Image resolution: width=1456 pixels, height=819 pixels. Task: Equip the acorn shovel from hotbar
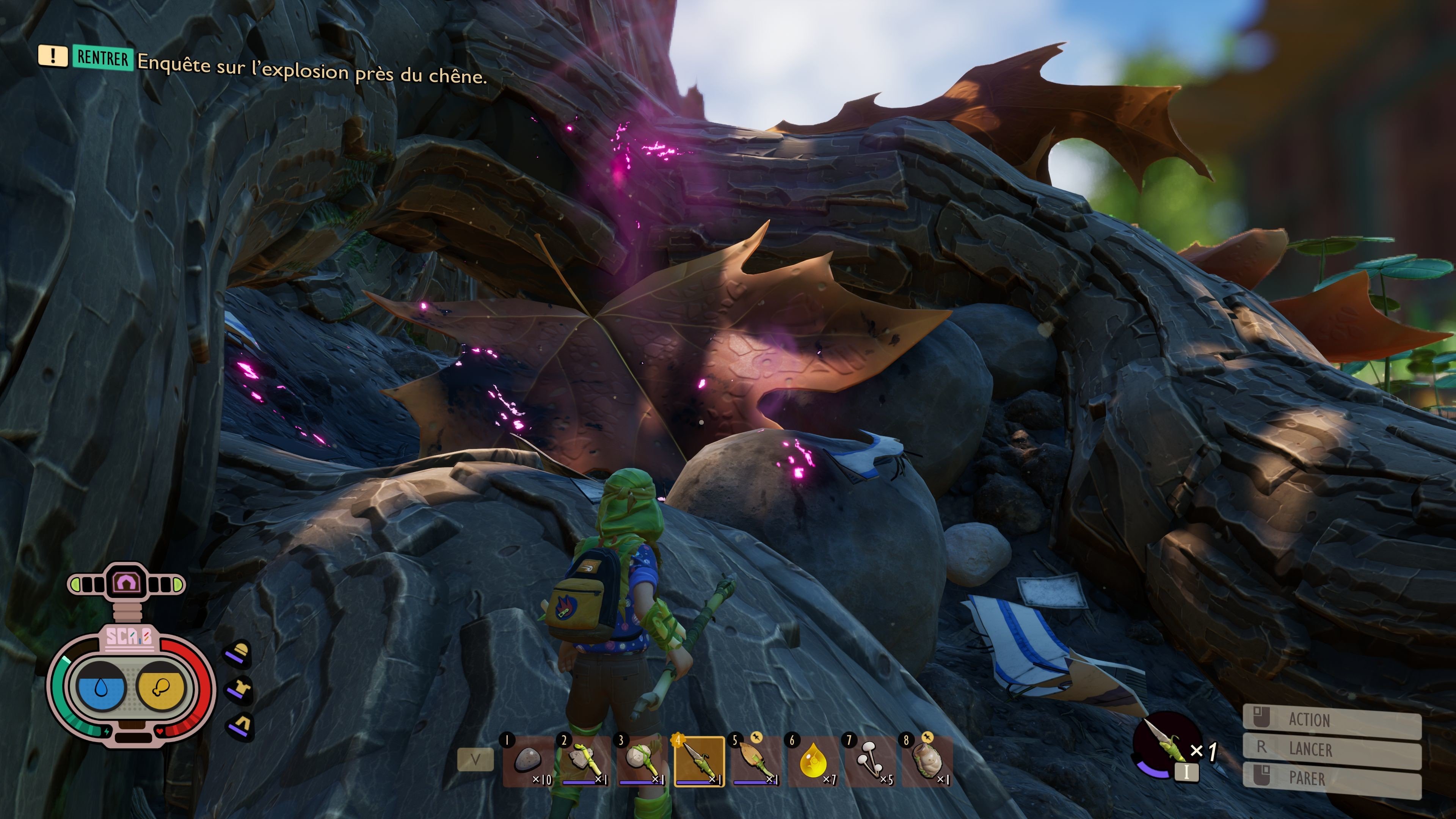point(756,761)
